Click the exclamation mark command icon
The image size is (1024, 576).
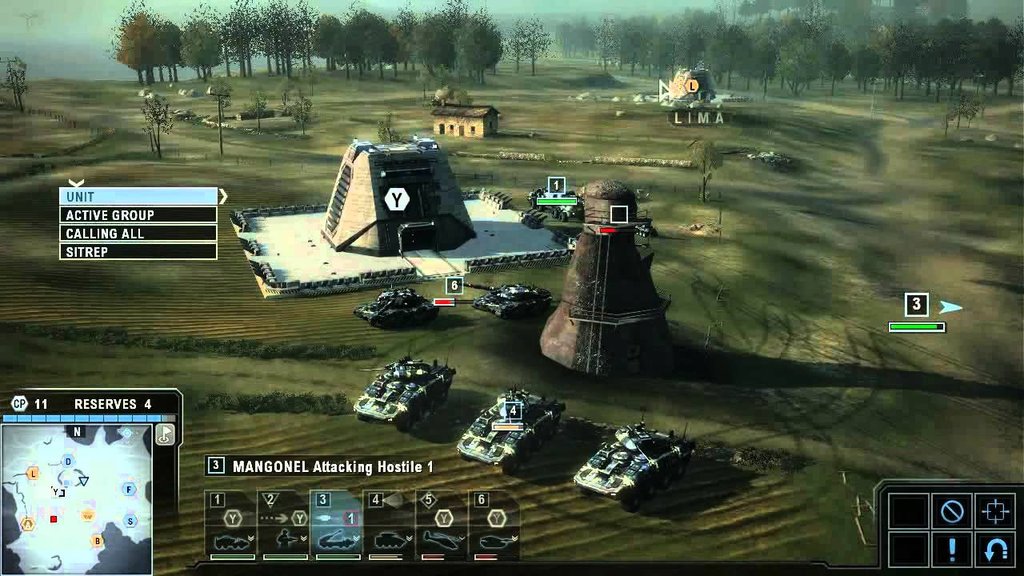[x=951, y=549]
